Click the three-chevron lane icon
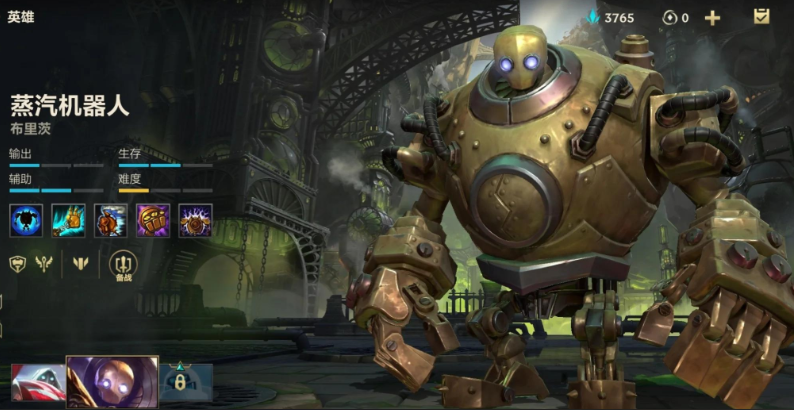The image size is (794, 410). [x=80, y=265]
